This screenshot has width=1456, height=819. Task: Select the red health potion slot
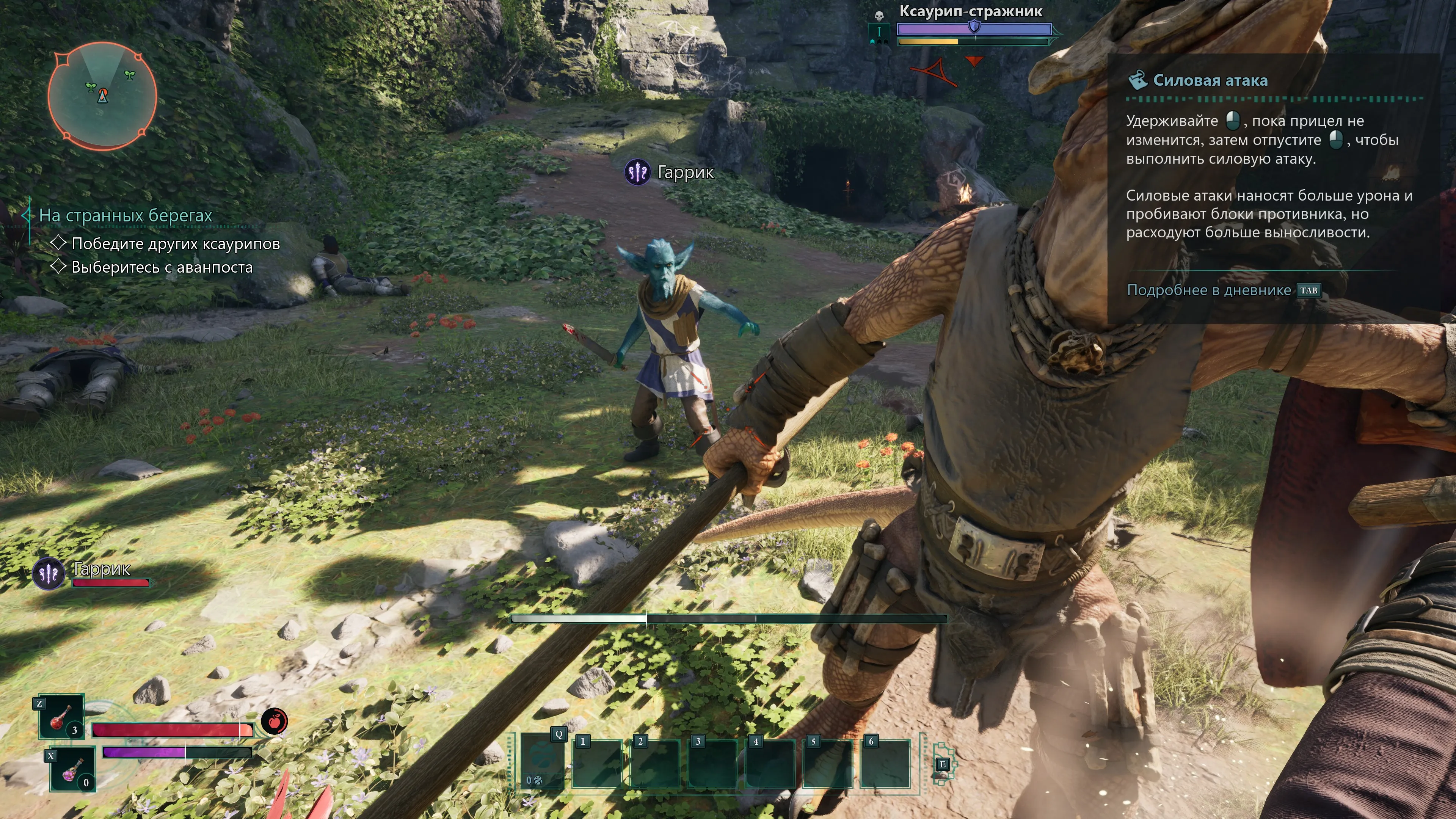click(x=61, y=717)
